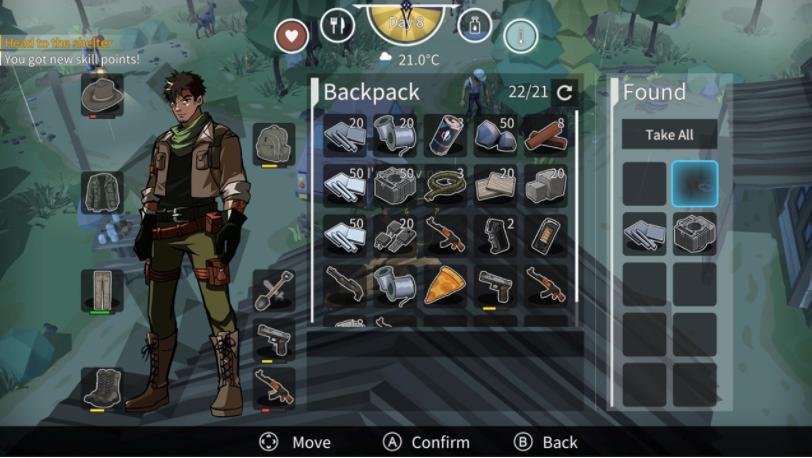The image size is (812, 458).
Task: Select the stone rocks stack
Action: point(496,135)
